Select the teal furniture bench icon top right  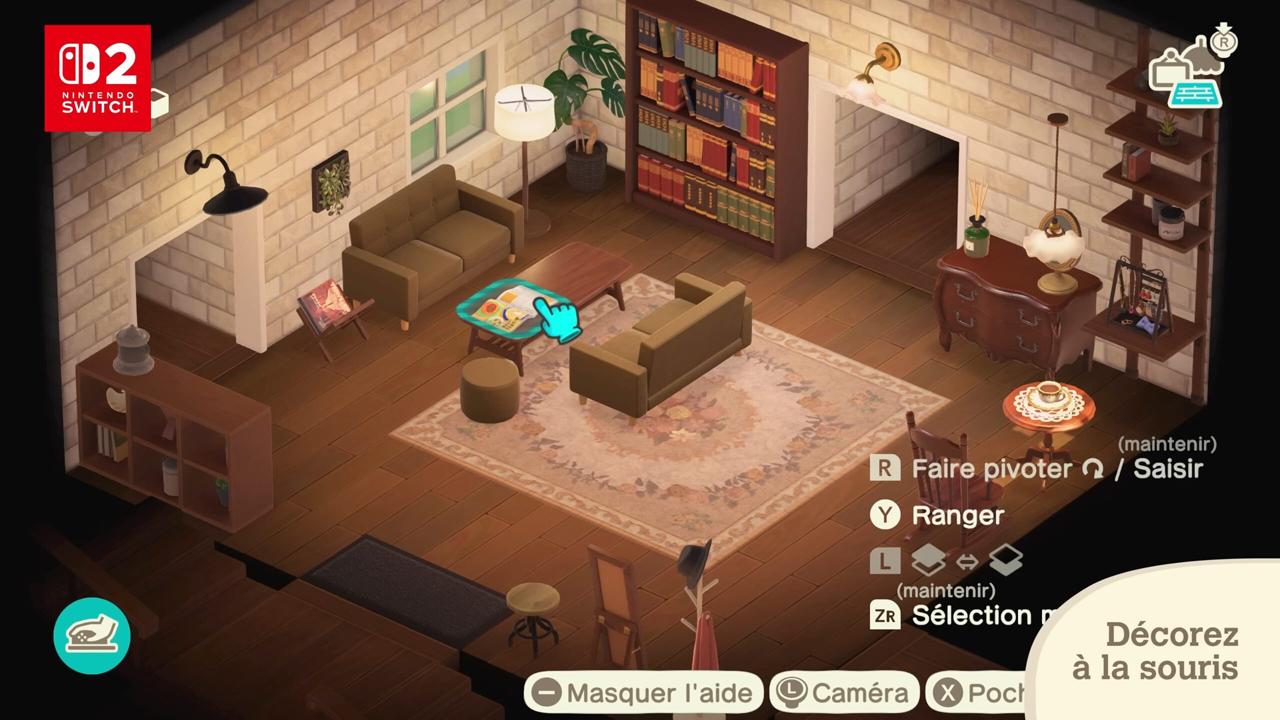tap(1195, 95)
